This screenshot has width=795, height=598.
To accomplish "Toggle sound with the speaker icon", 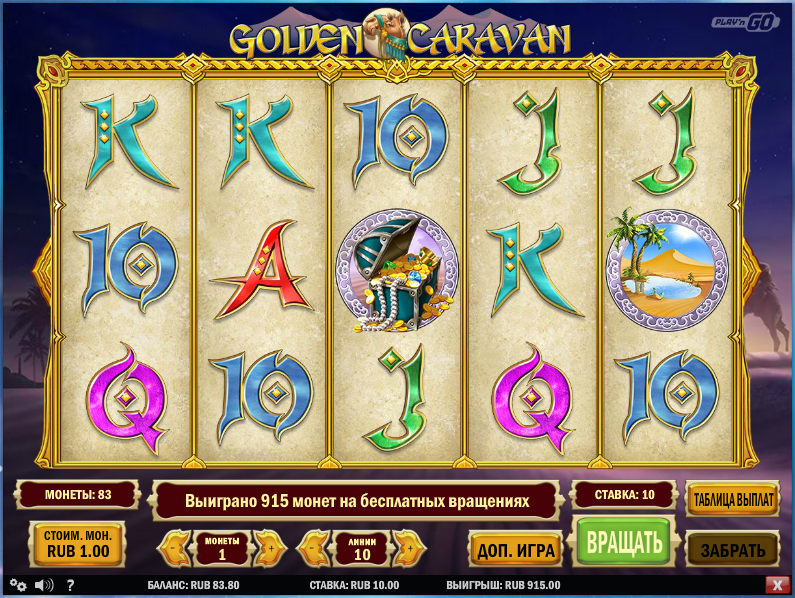I will click(x=44, y=585).
